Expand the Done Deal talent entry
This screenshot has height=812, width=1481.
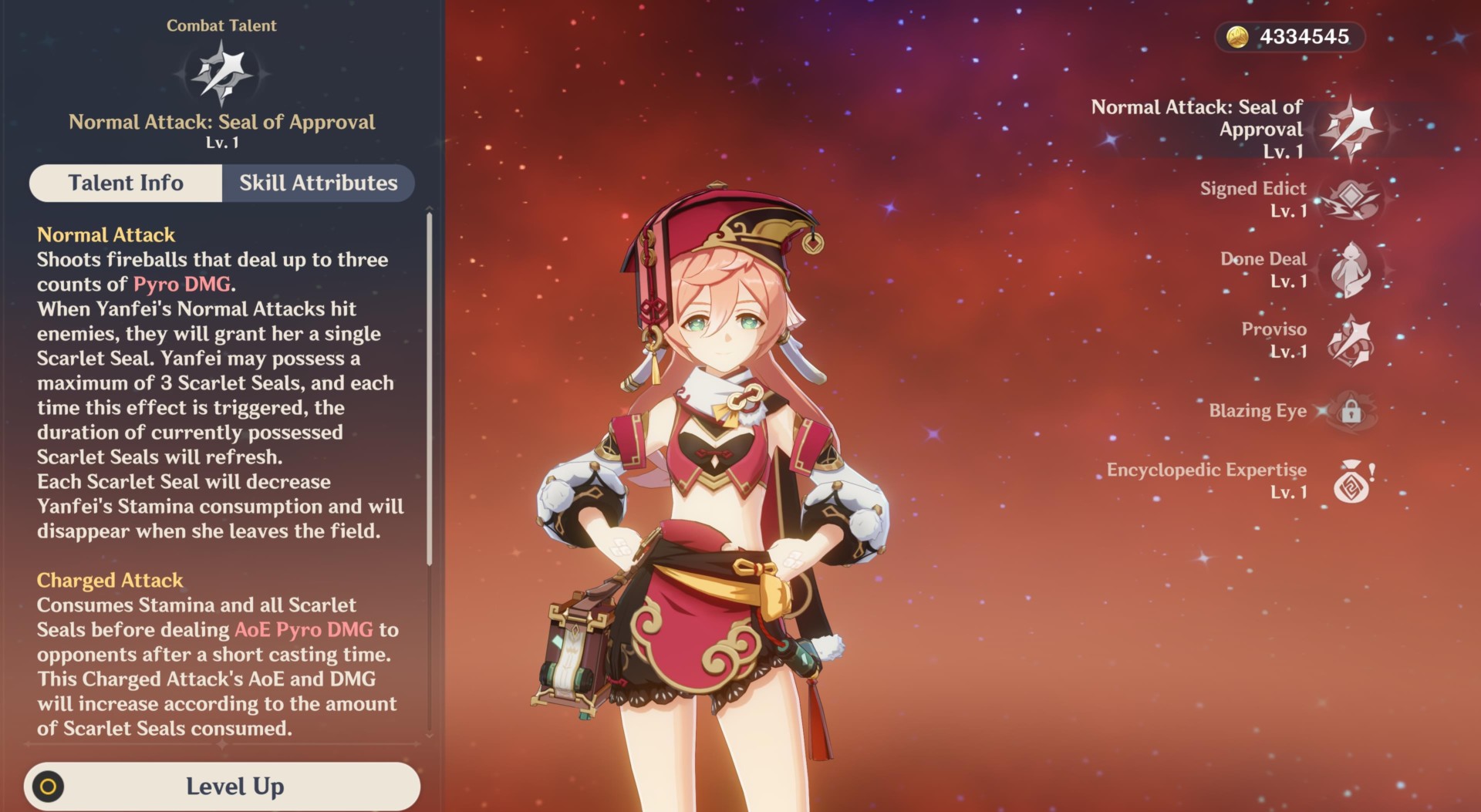(x=1263, y=271)
